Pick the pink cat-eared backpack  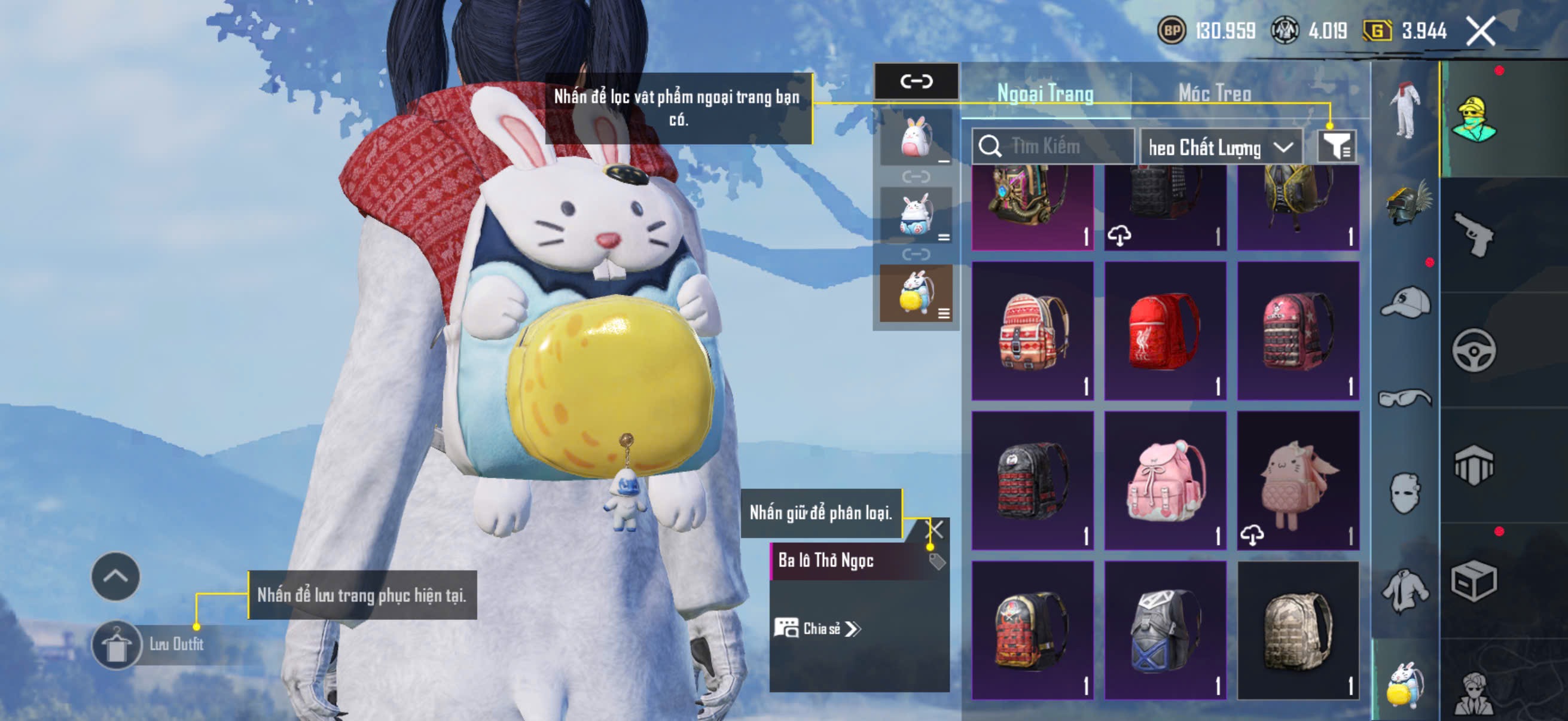1298,481
